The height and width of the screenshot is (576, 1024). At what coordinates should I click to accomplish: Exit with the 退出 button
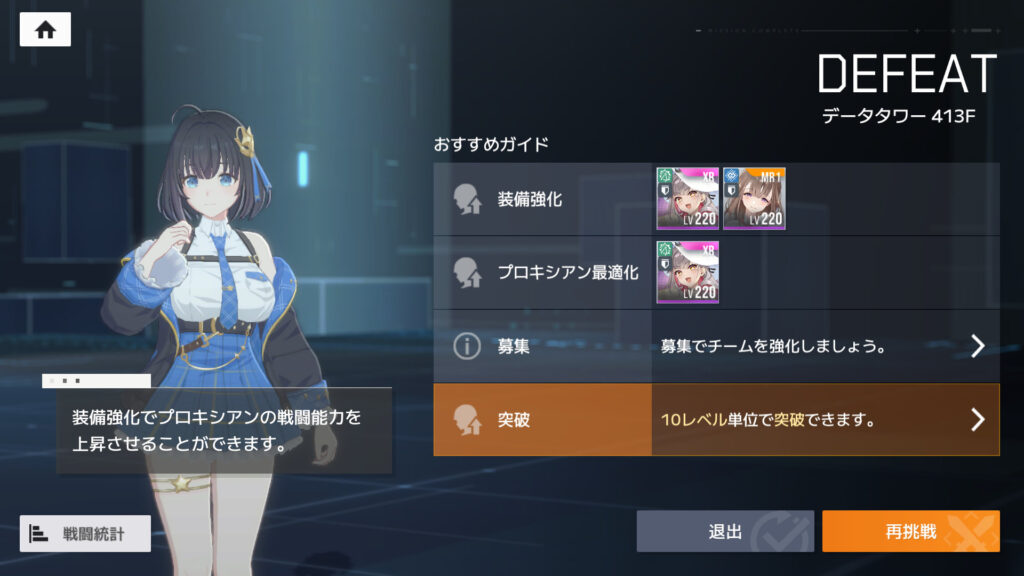(725, 532)
